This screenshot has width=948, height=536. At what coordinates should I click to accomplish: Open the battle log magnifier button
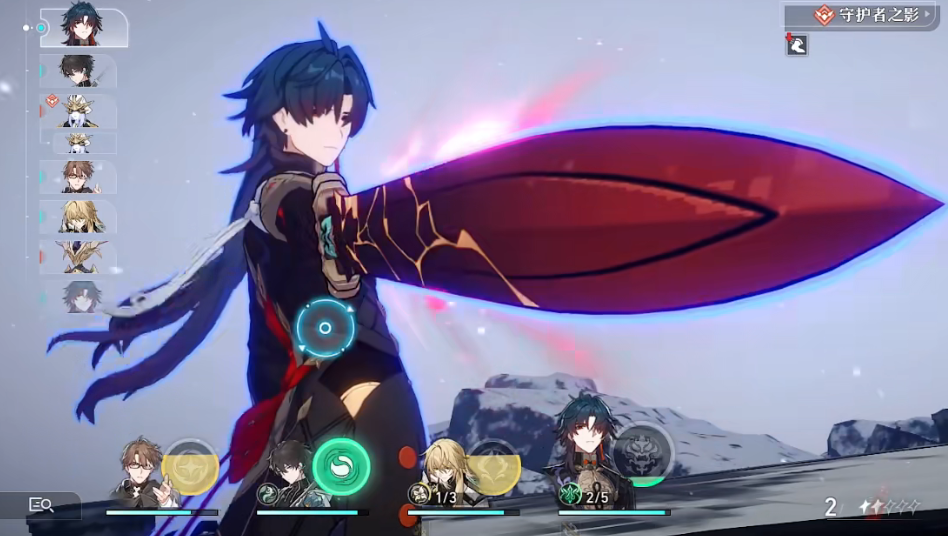pyautogui.click(x=41, y=505)
